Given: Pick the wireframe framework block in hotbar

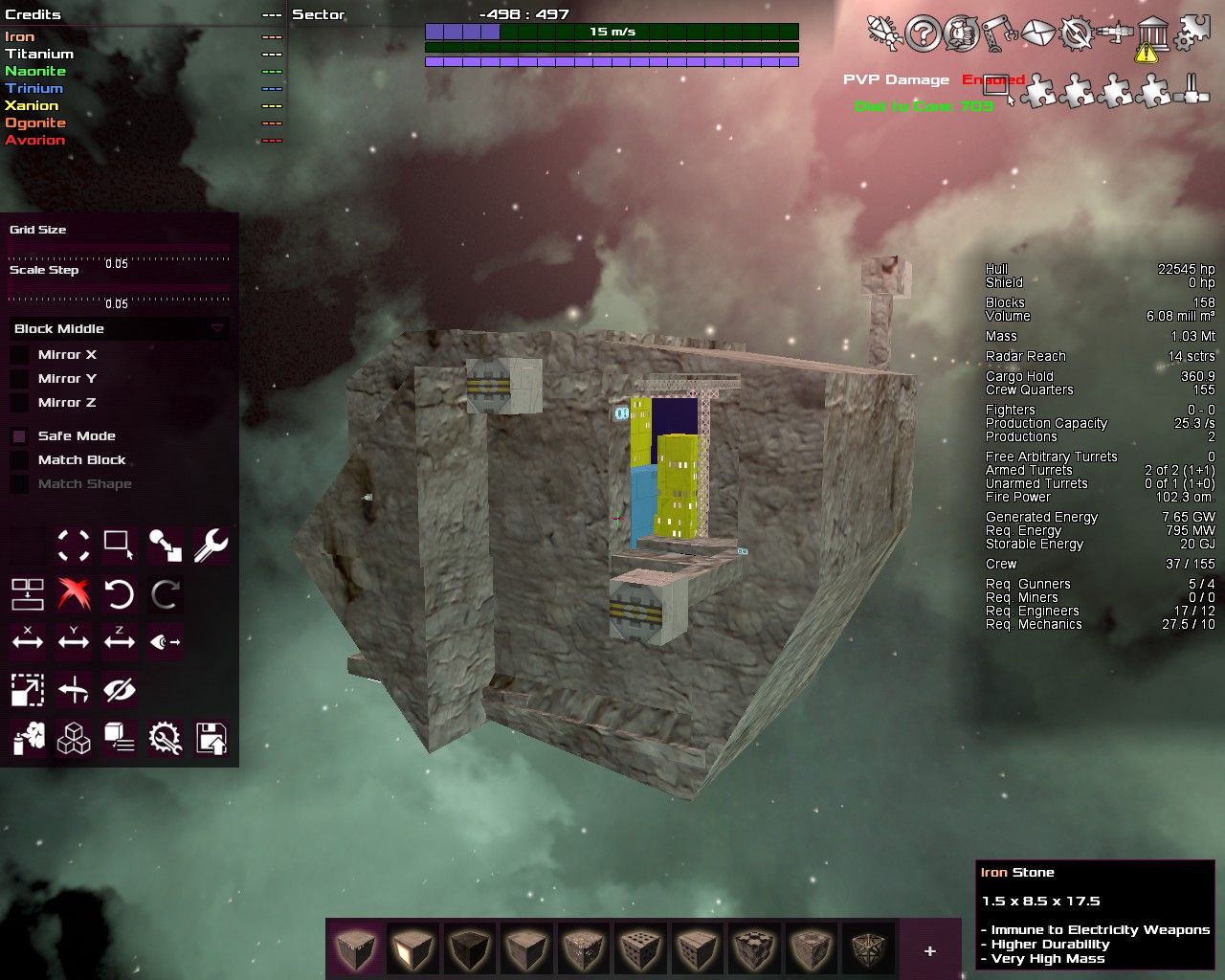Looking at the screenshot, I should click(869, 950).
